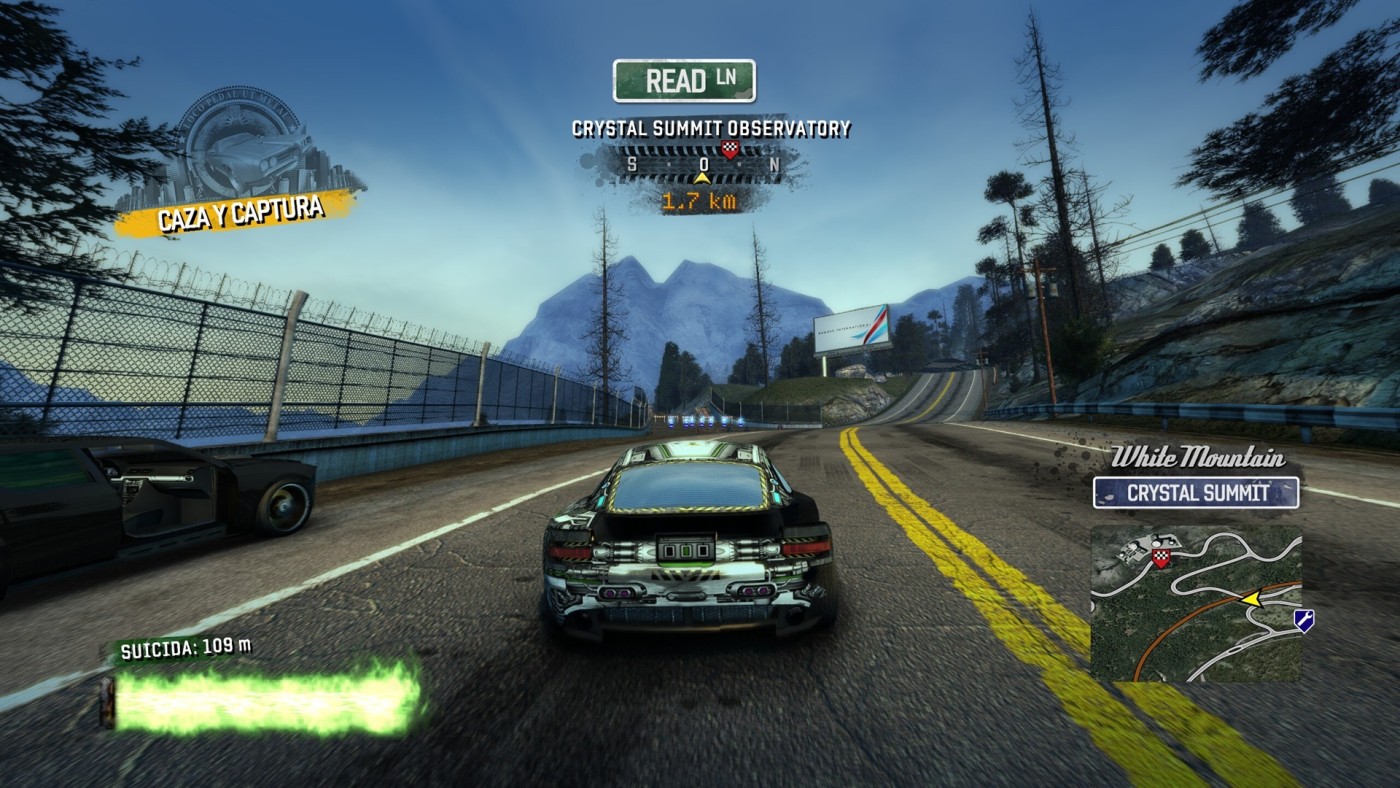Click the READ LN street sign

click(x=684, y=81)
